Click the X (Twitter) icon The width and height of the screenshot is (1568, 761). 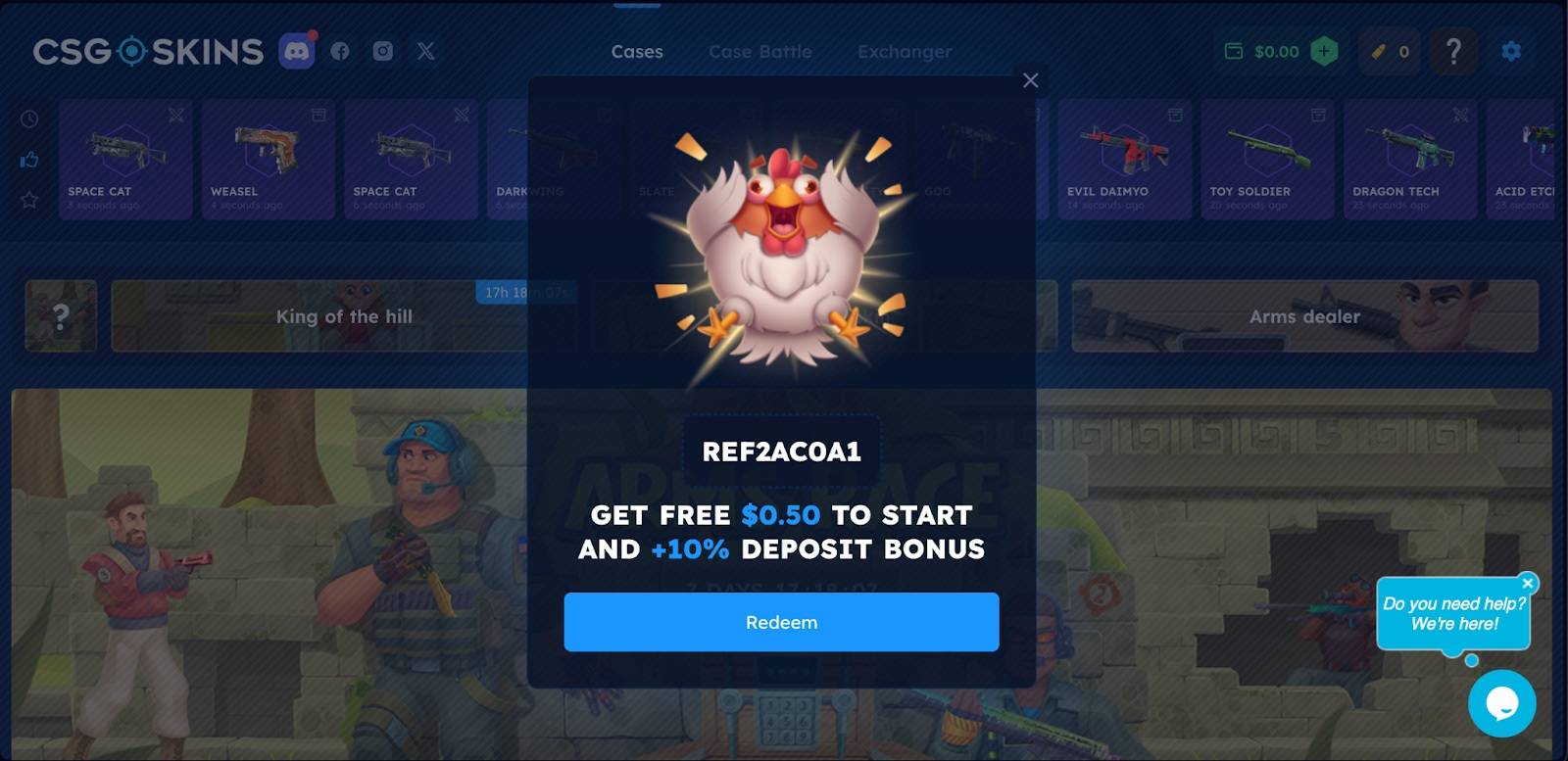point(425,51)
